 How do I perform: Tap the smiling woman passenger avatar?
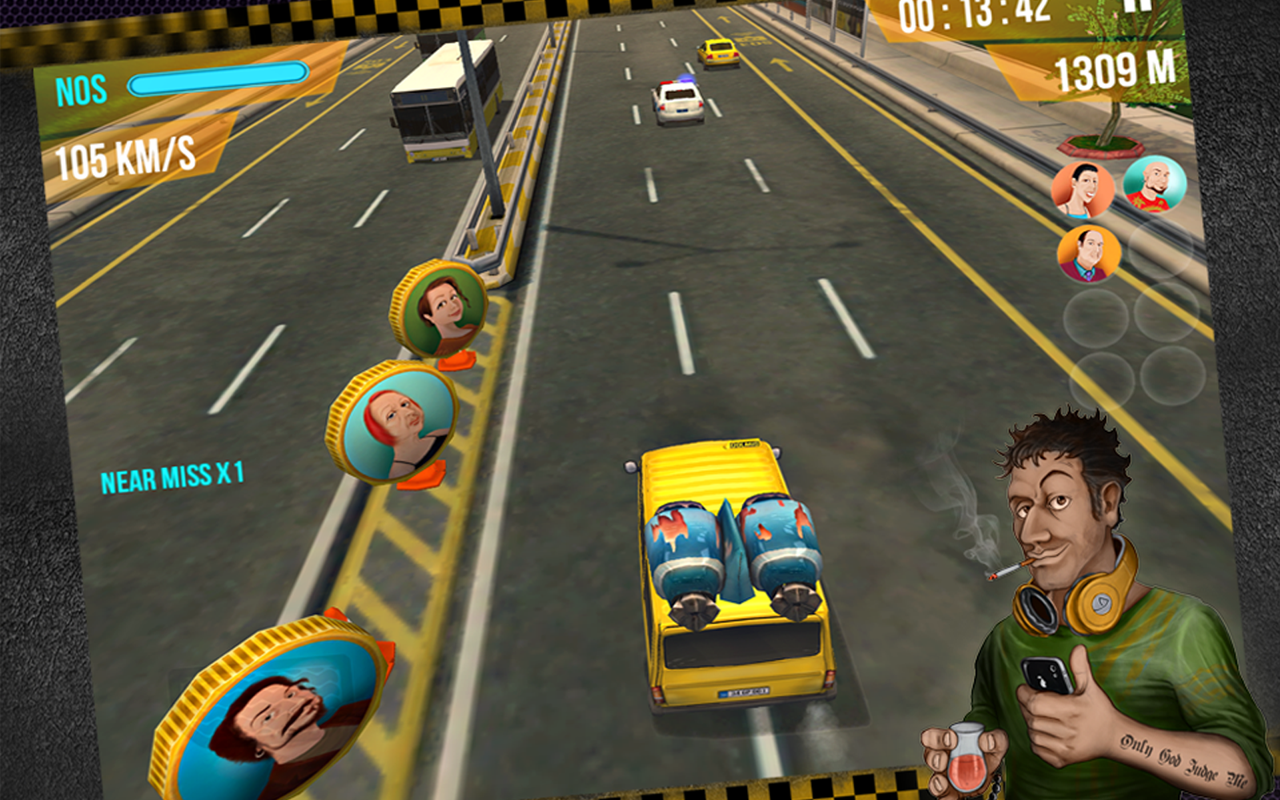(x=1085, y=190)
